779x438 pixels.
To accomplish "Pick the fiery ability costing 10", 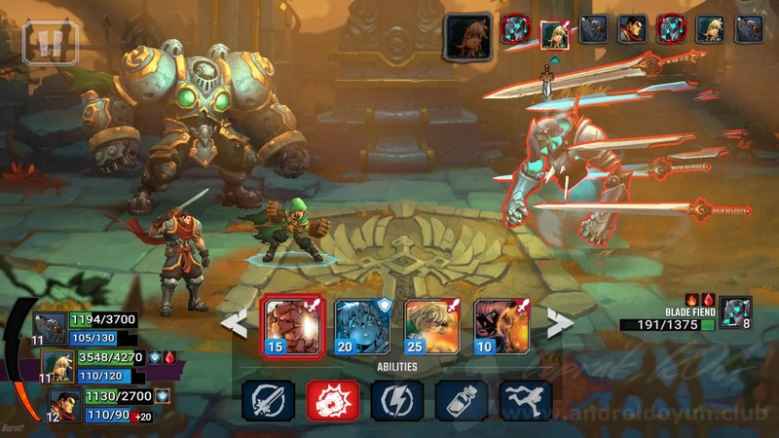I will 501,327.
